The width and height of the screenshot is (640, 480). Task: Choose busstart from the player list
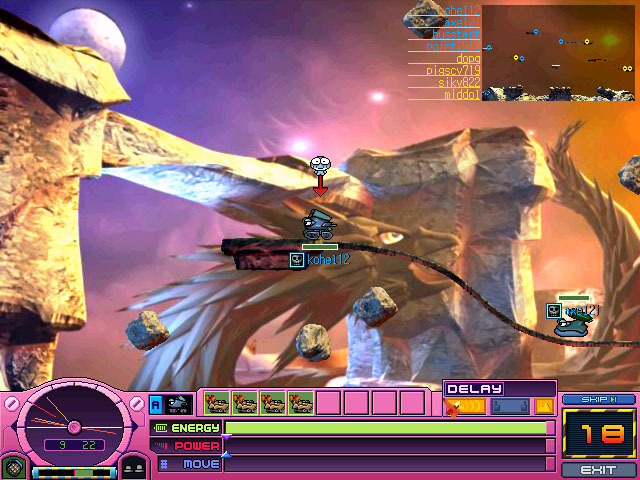(x=455, y=34)
